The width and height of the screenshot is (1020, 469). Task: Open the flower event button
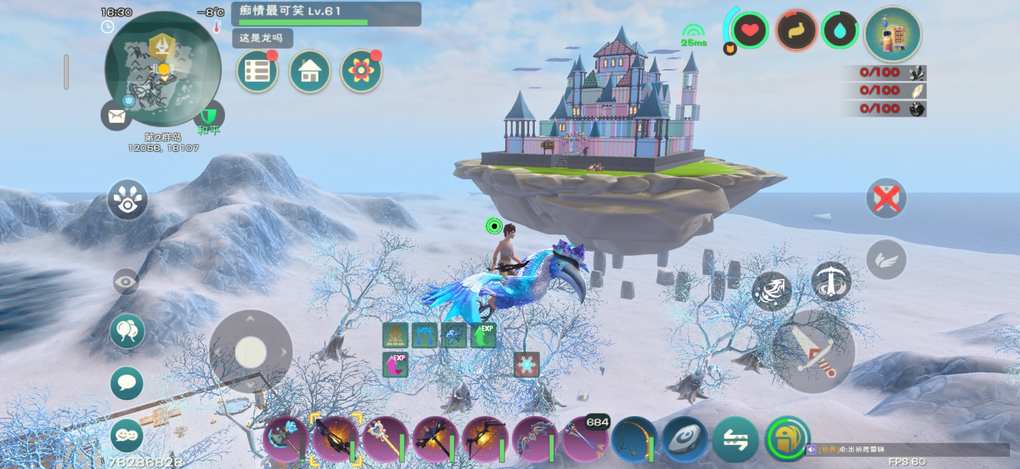pyautogui.click(x=361, y=71)
